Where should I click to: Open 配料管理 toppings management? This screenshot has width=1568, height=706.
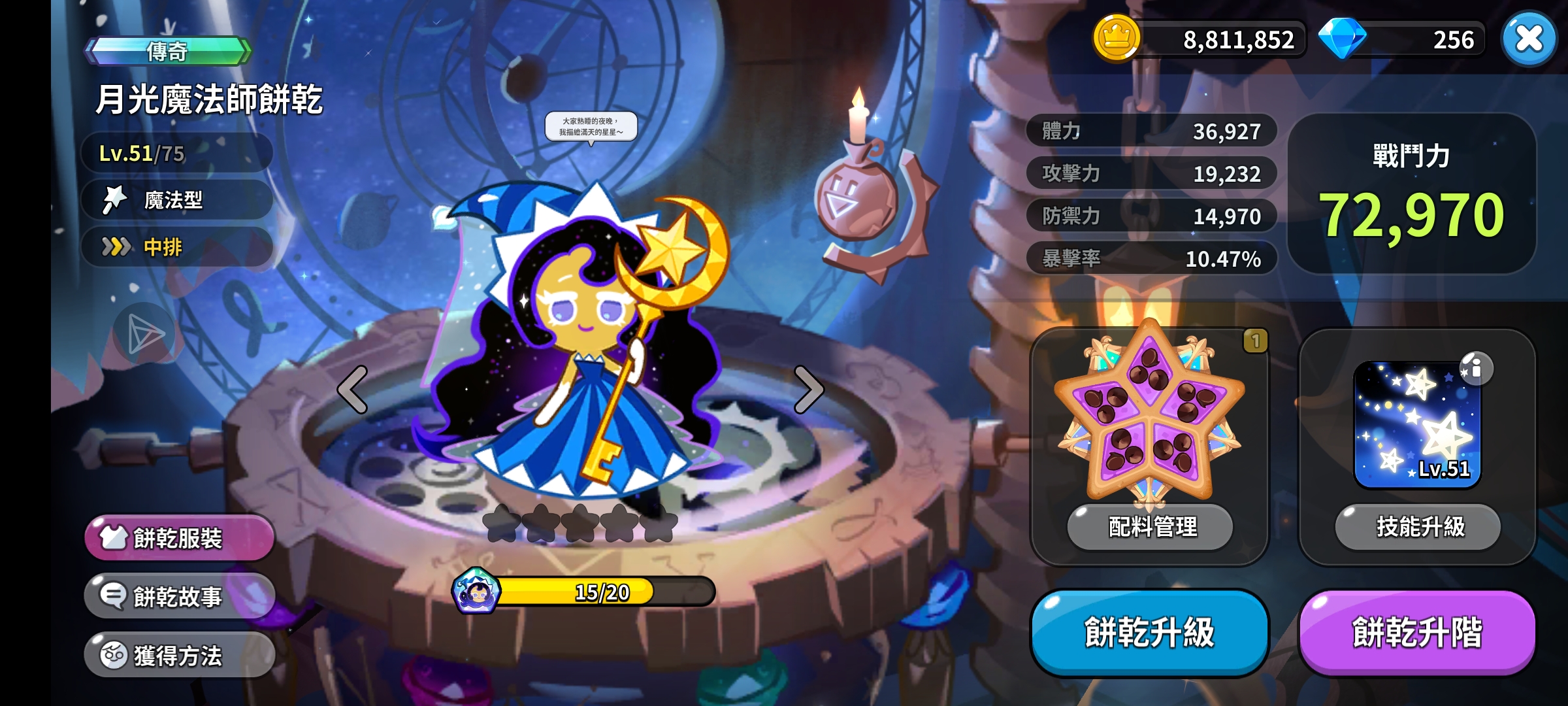click(1150, 526)
